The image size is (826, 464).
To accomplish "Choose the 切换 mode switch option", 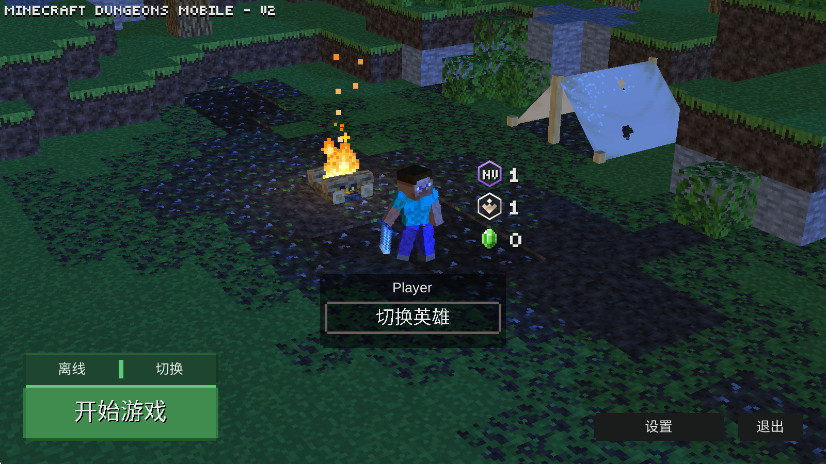I will [169, 369].
